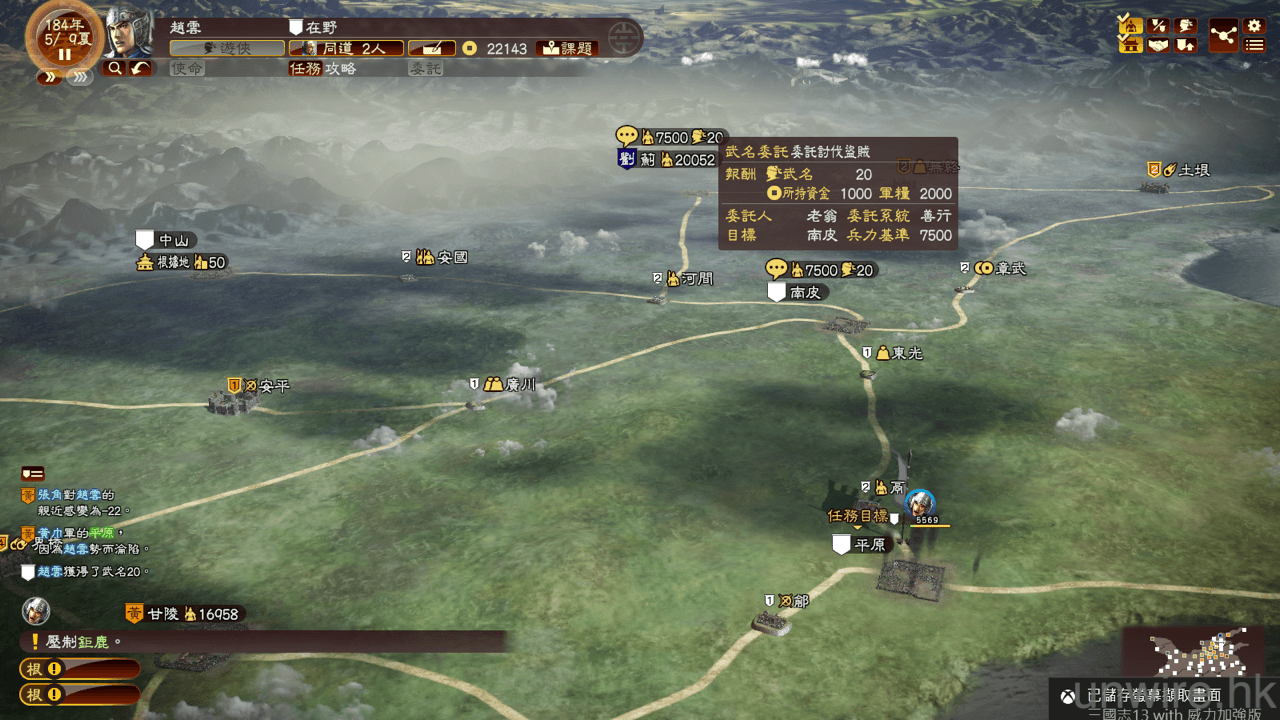
Task: Set the triple-arrow fastest speed
Action: point(80,76)
